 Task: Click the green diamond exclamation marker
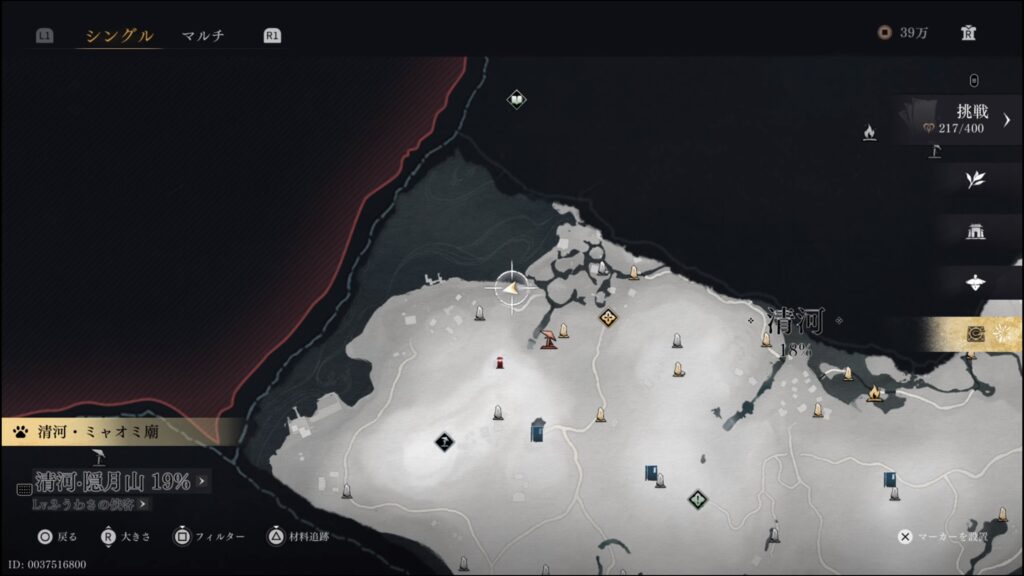tap(697, 498)
